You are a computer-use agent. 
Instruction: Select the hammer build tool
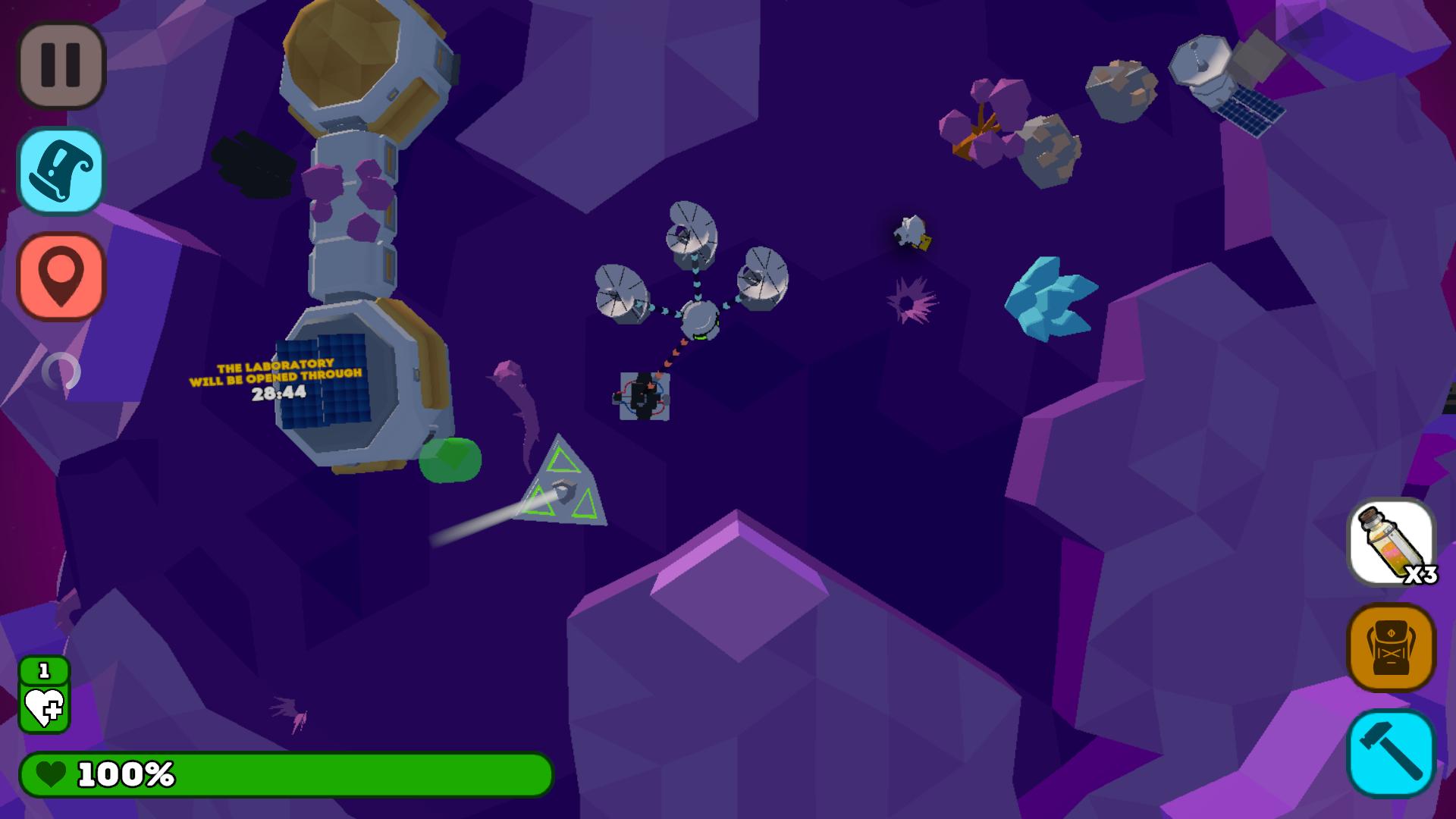tap(1390, 751)
